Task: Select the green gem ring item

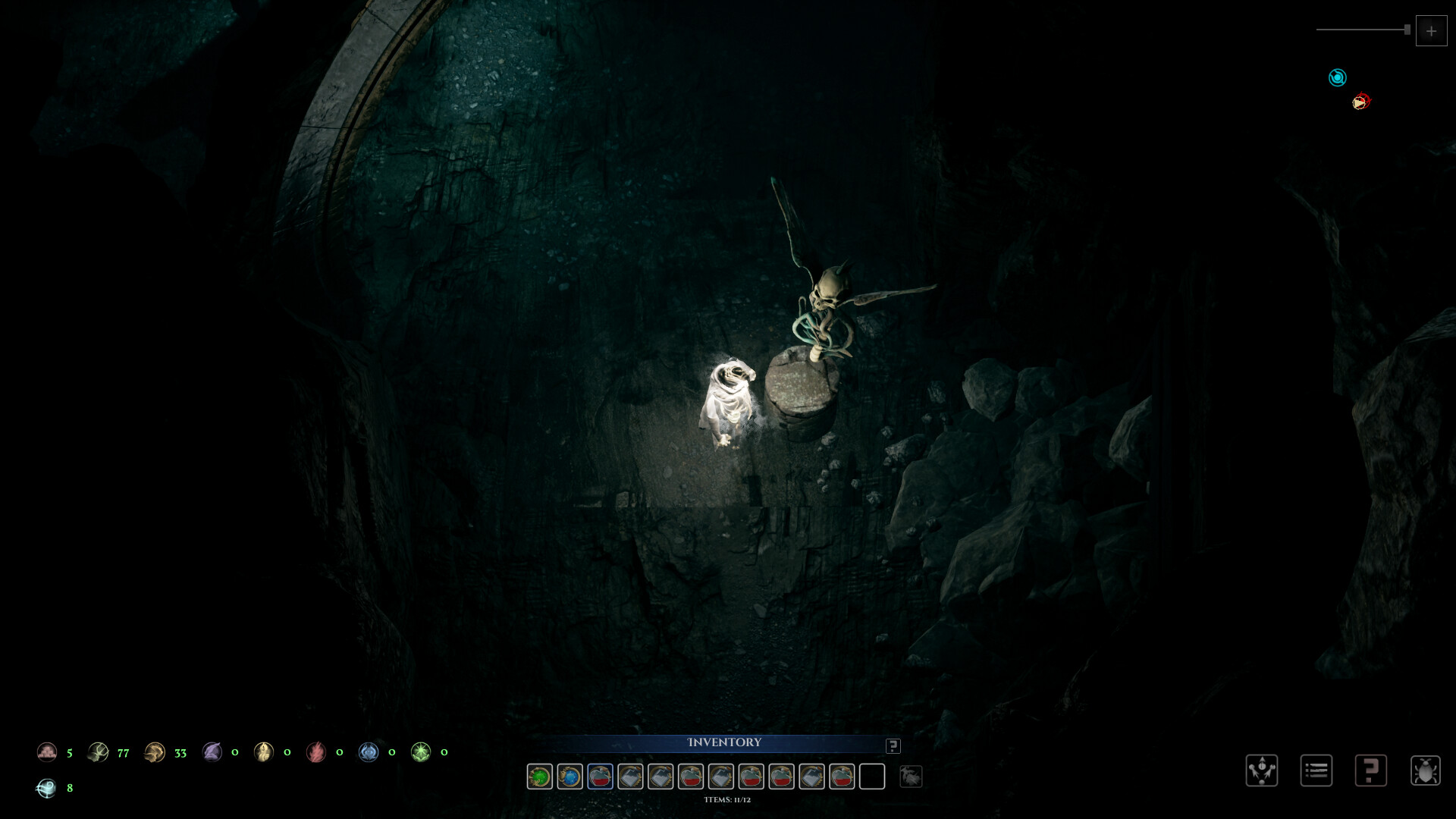Action: click(540, 777)
